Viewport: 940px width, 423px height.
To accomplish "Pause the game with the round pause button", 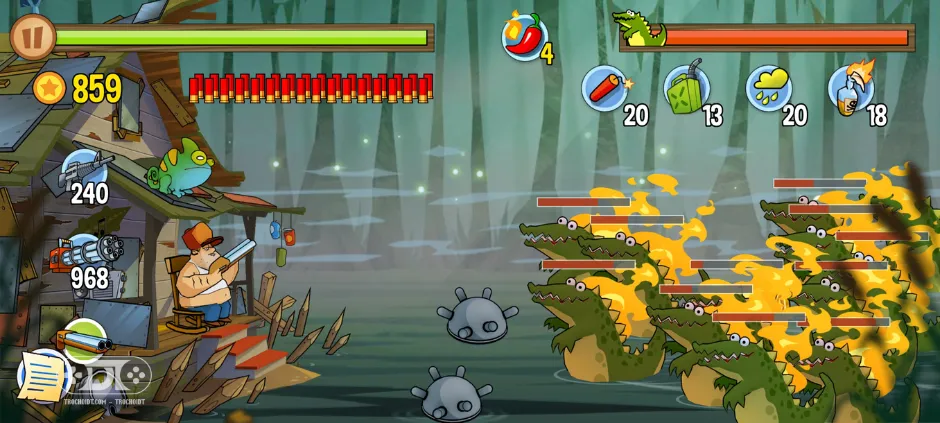I will [32, 36].
